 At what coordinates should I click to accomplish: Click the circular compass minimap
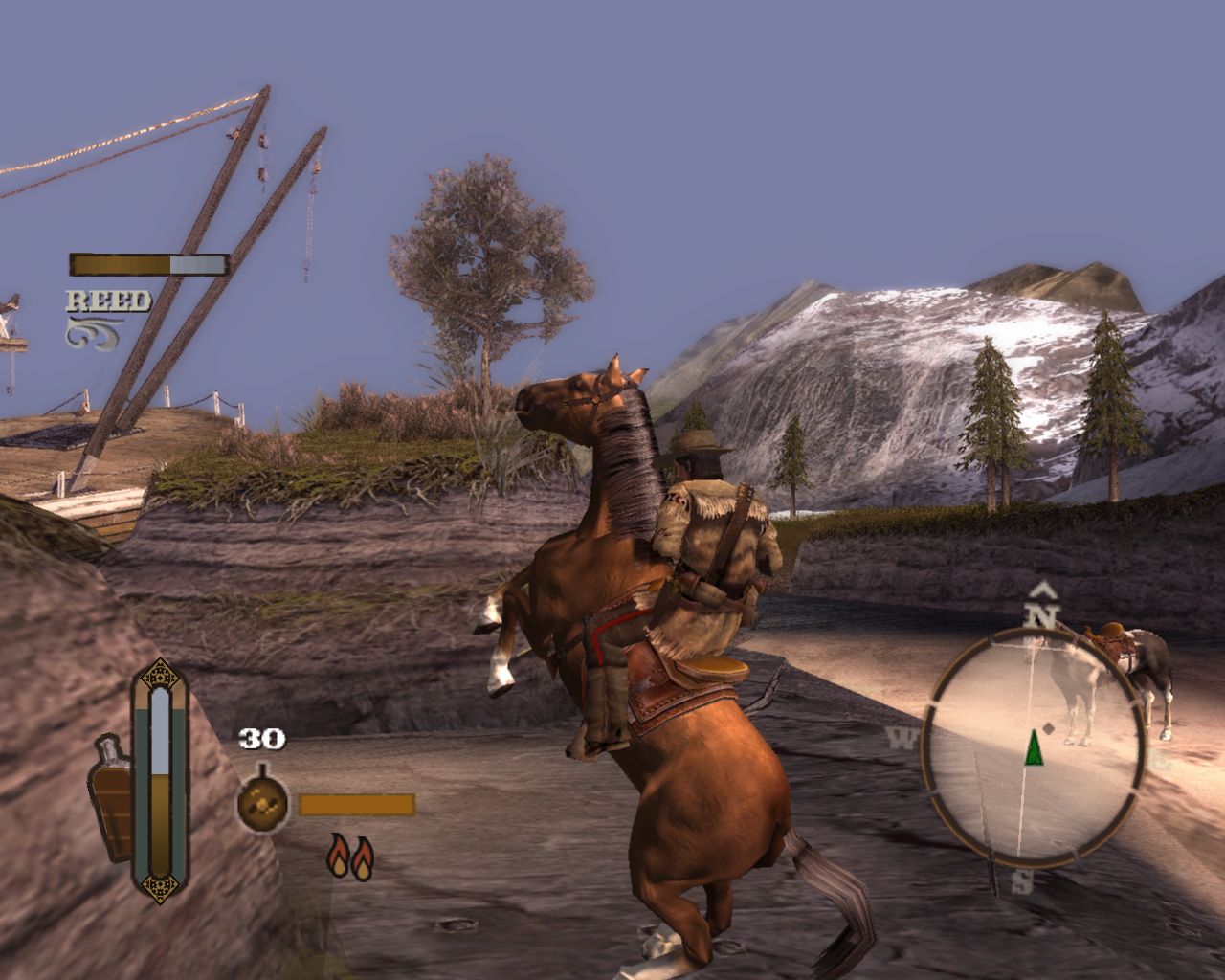[1034, 745]
